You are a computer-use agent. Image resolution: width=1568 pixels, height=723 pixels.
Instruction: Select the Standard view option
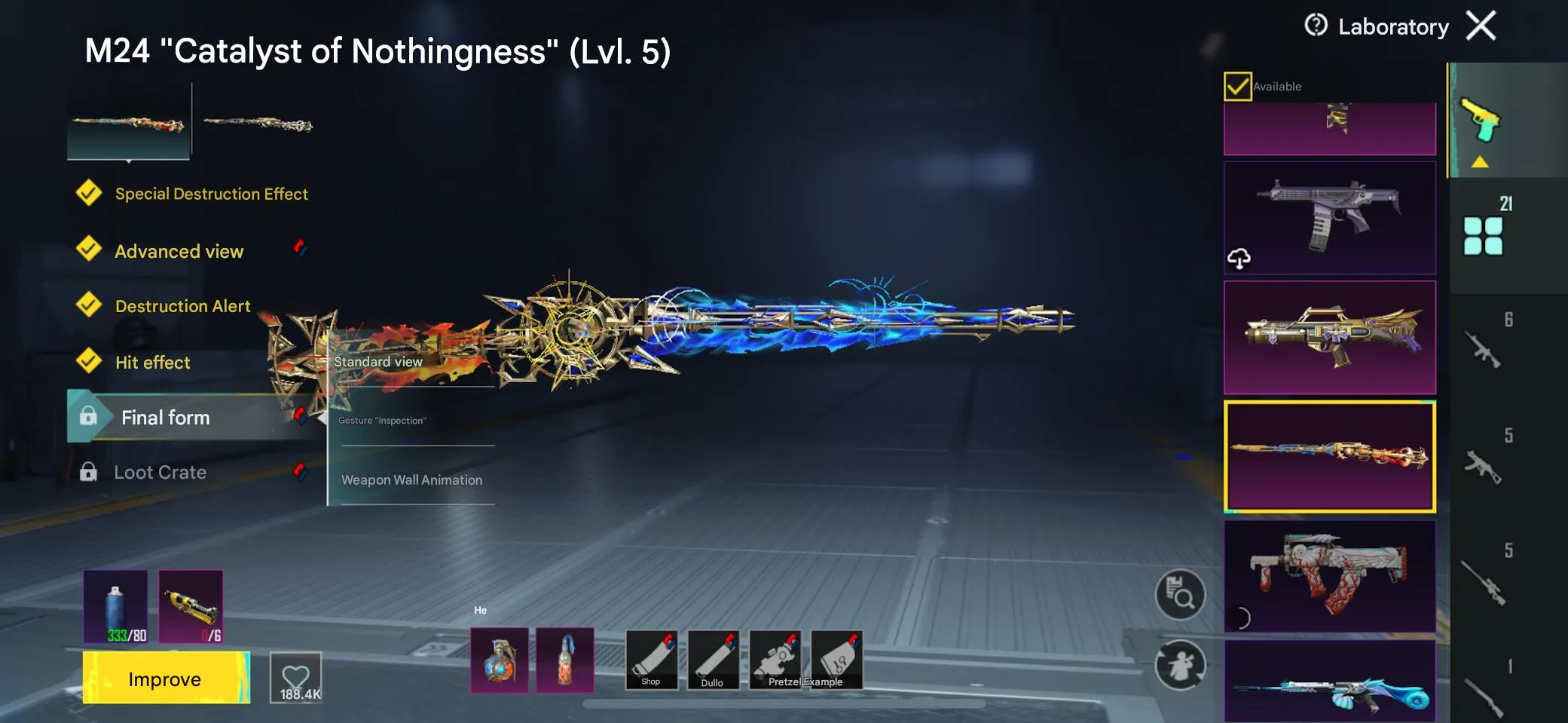[377, 362]
